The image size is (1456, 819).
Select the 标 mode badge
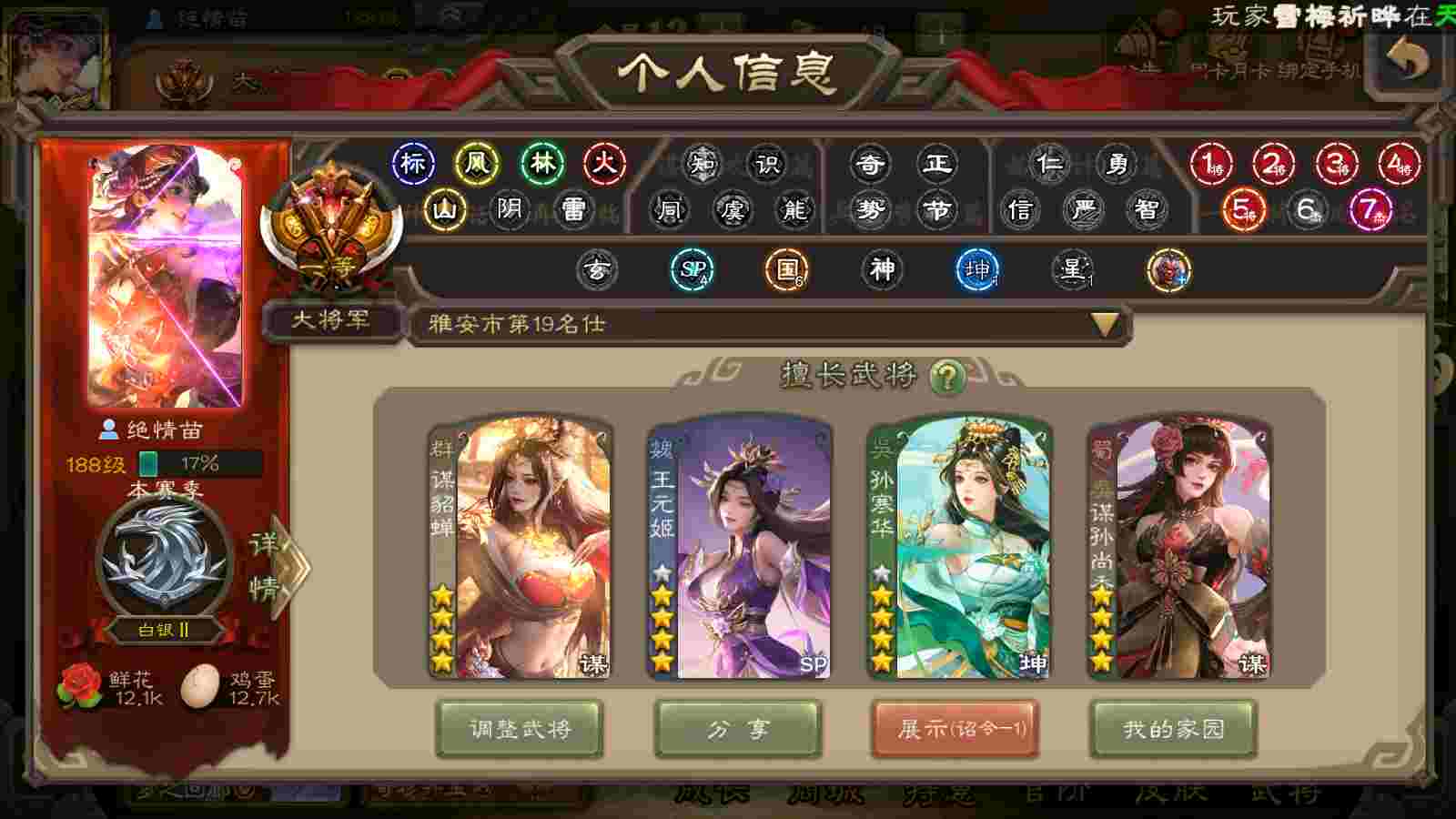412,164
